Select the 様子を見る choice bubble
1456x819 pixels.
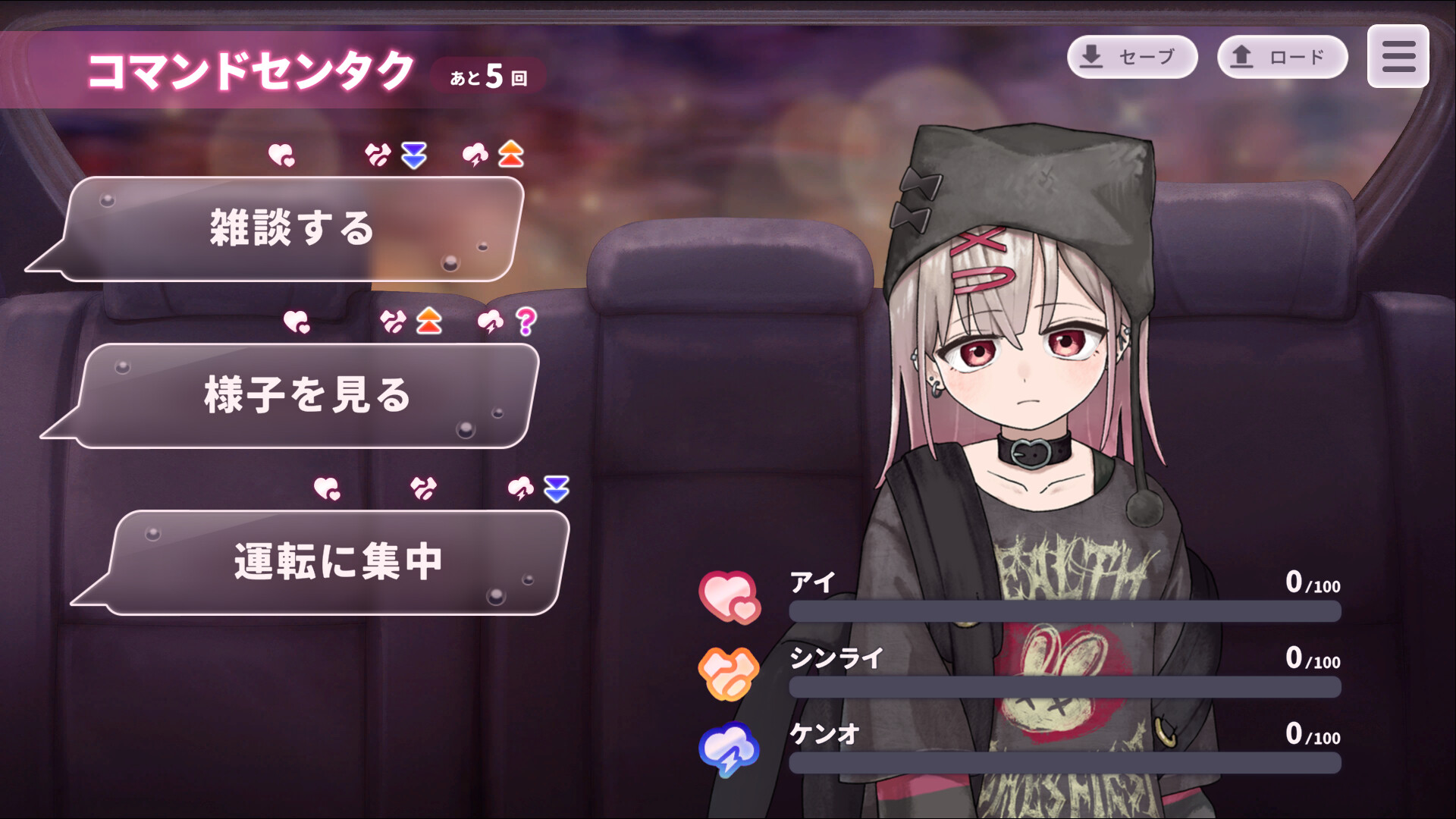pyautogui.click(x=306, y=395)
